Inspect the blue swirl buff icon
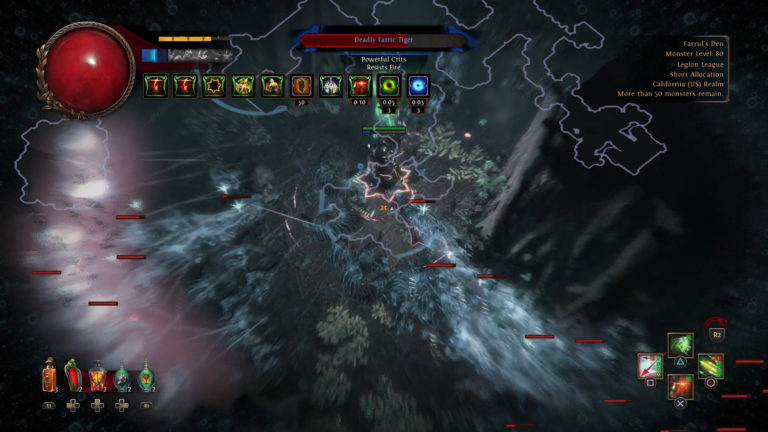Image resolution: width=768 pixels, height=432 pixels. tap(418, 86)
